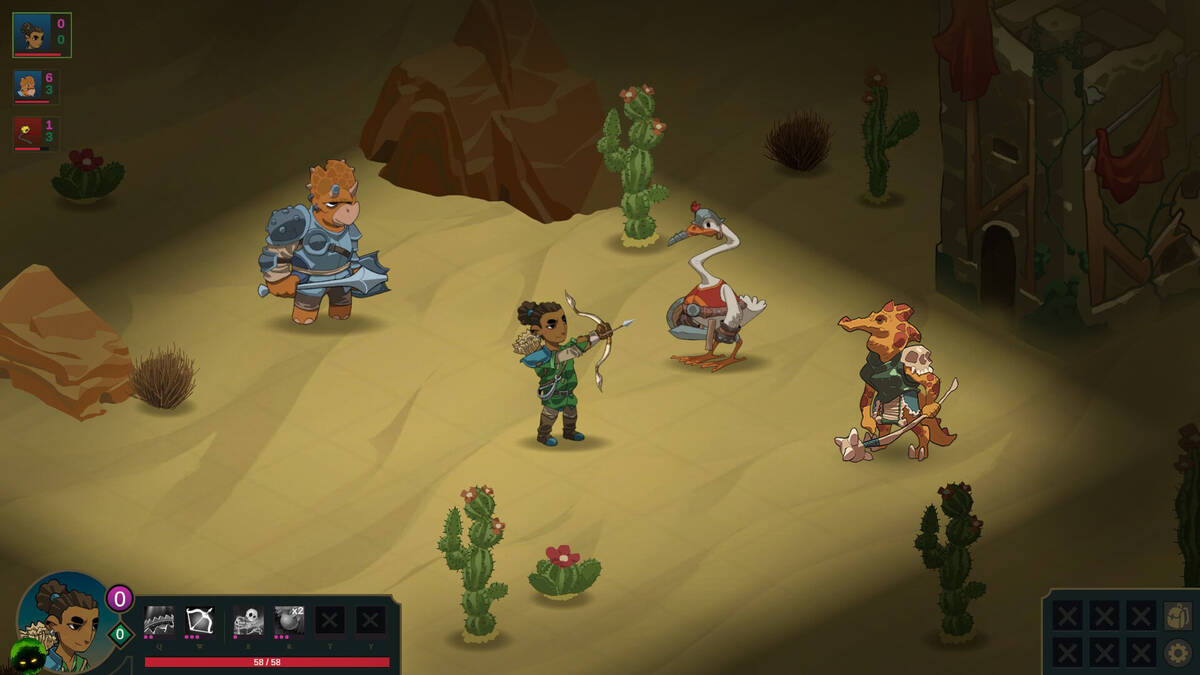
Task: Click the large archer character portrait
Action: point(62,622)
